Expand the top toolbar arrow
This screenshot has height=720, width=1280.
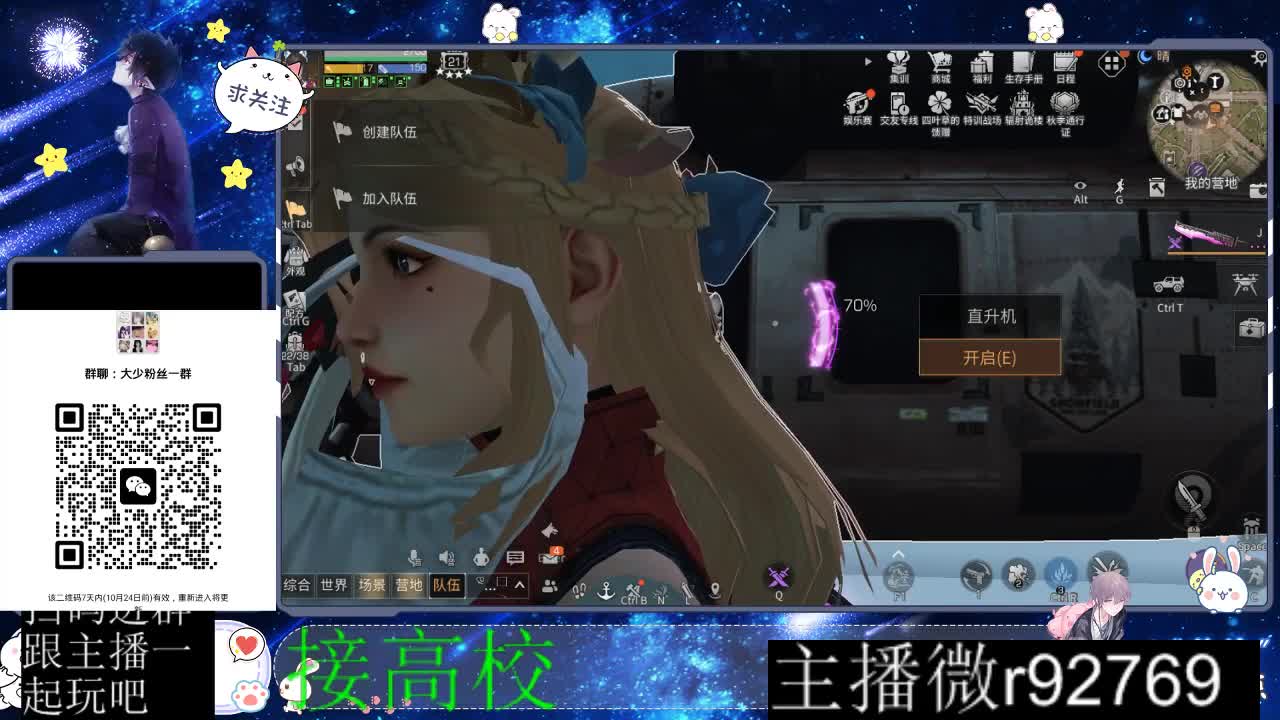(x=868, y=61)
